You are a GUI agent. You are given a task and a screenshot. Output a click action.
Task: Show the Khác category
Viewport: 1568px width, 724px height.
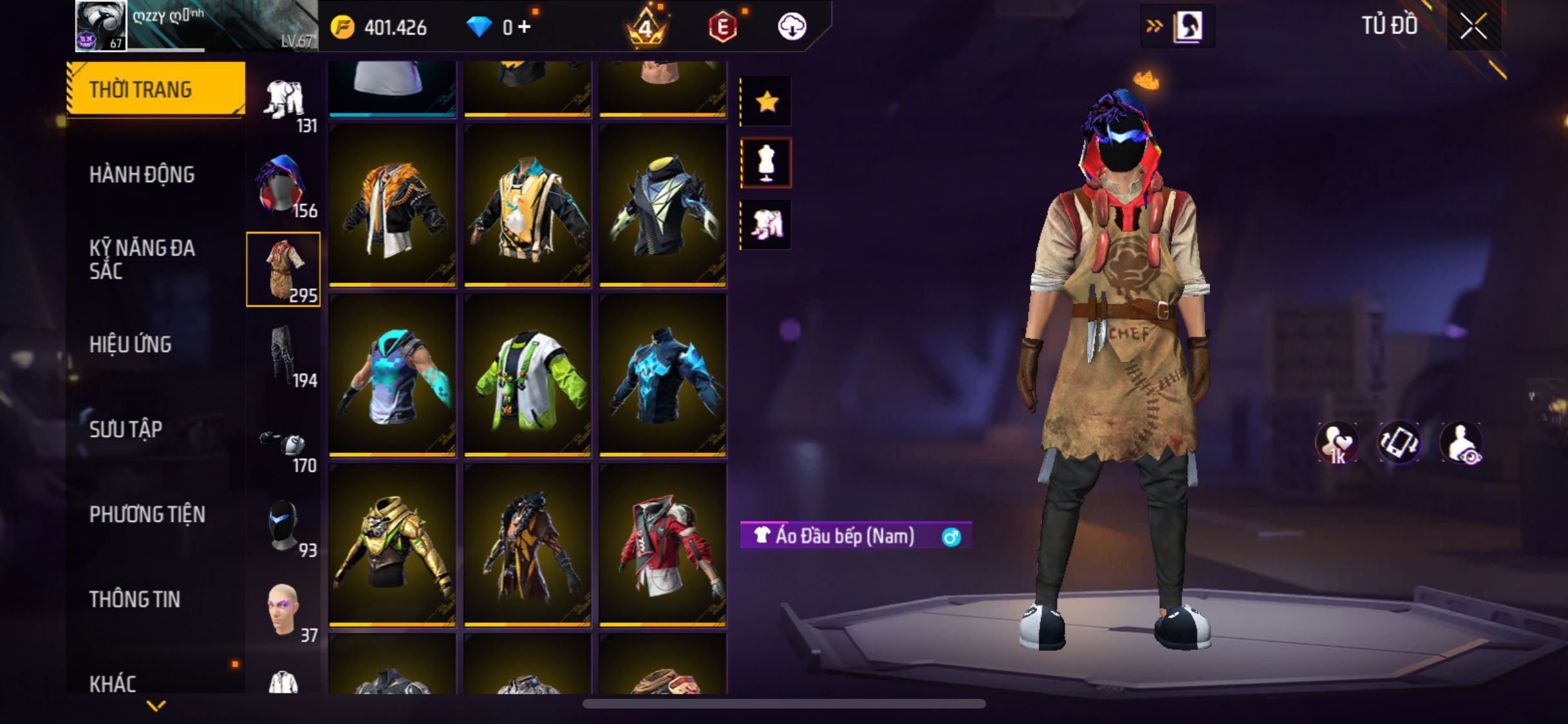(113, 683)
